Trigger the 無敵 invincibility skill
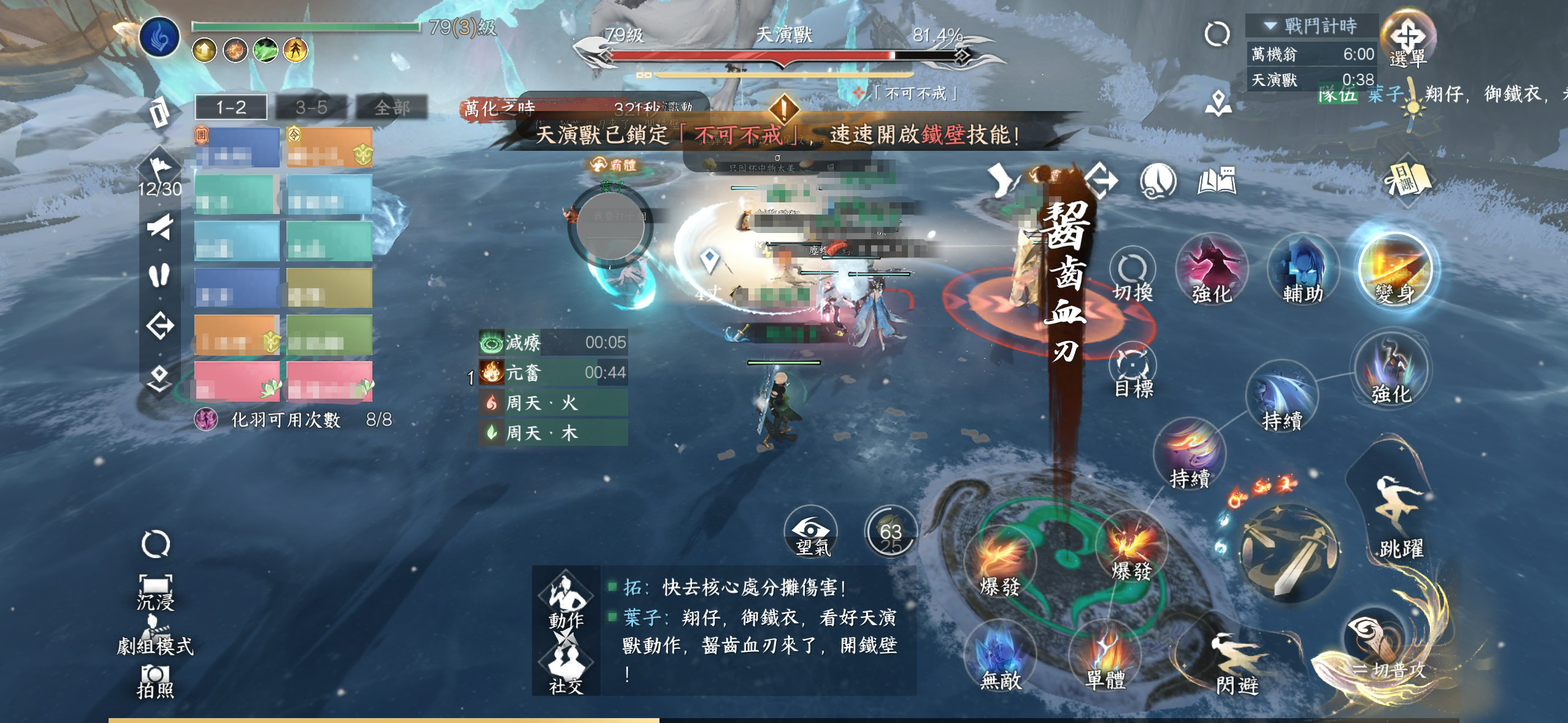Image resolution: width=1568 pixels, height=723 pixels. pyautogui.click(x=1001, y=655)
